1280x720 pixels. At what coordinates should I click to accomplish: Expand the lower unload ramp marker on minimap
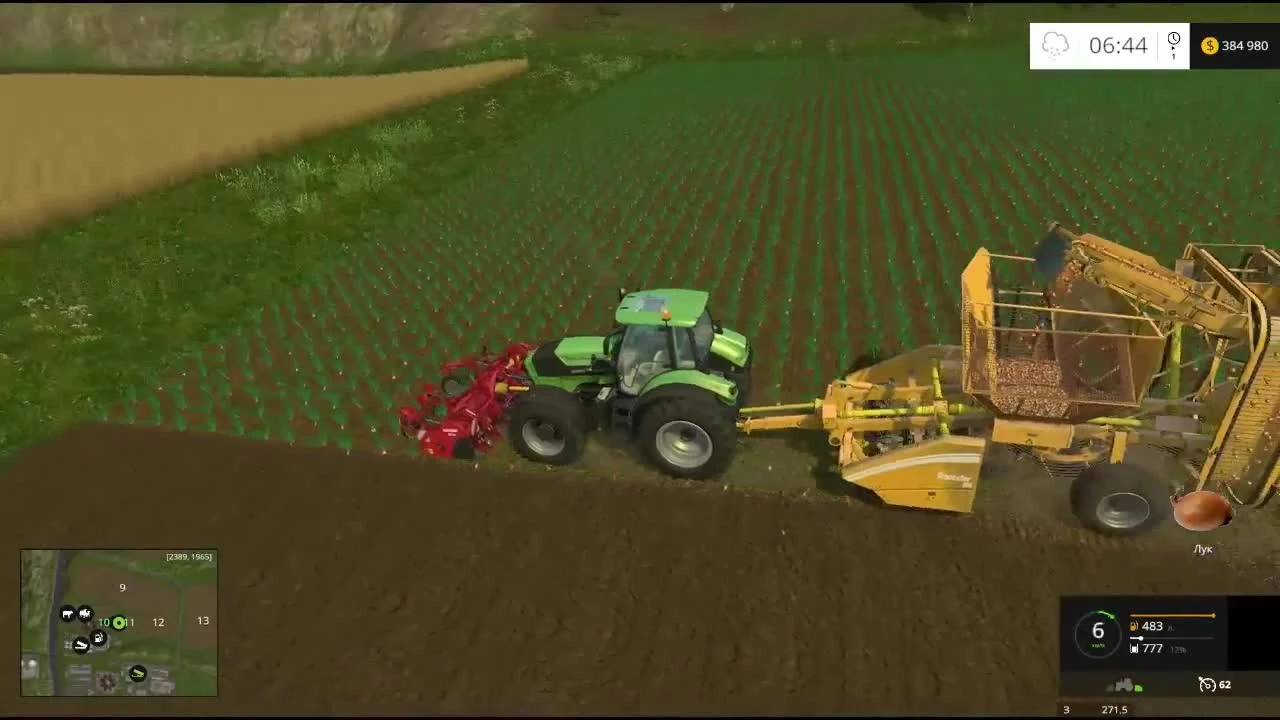[137, 673]
